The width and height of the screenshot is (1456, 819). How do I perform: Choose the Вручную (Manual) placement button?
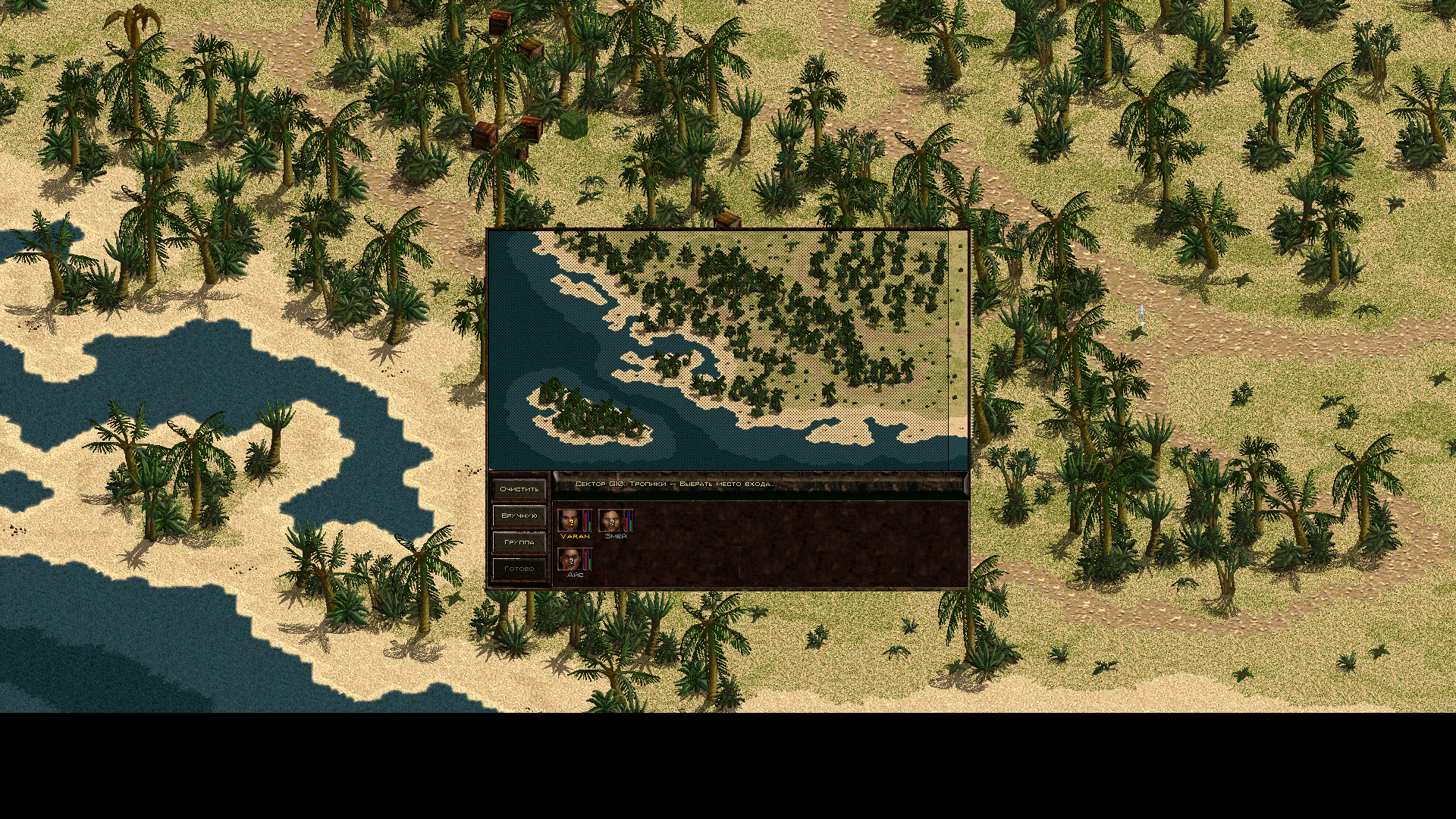(519, 516)
